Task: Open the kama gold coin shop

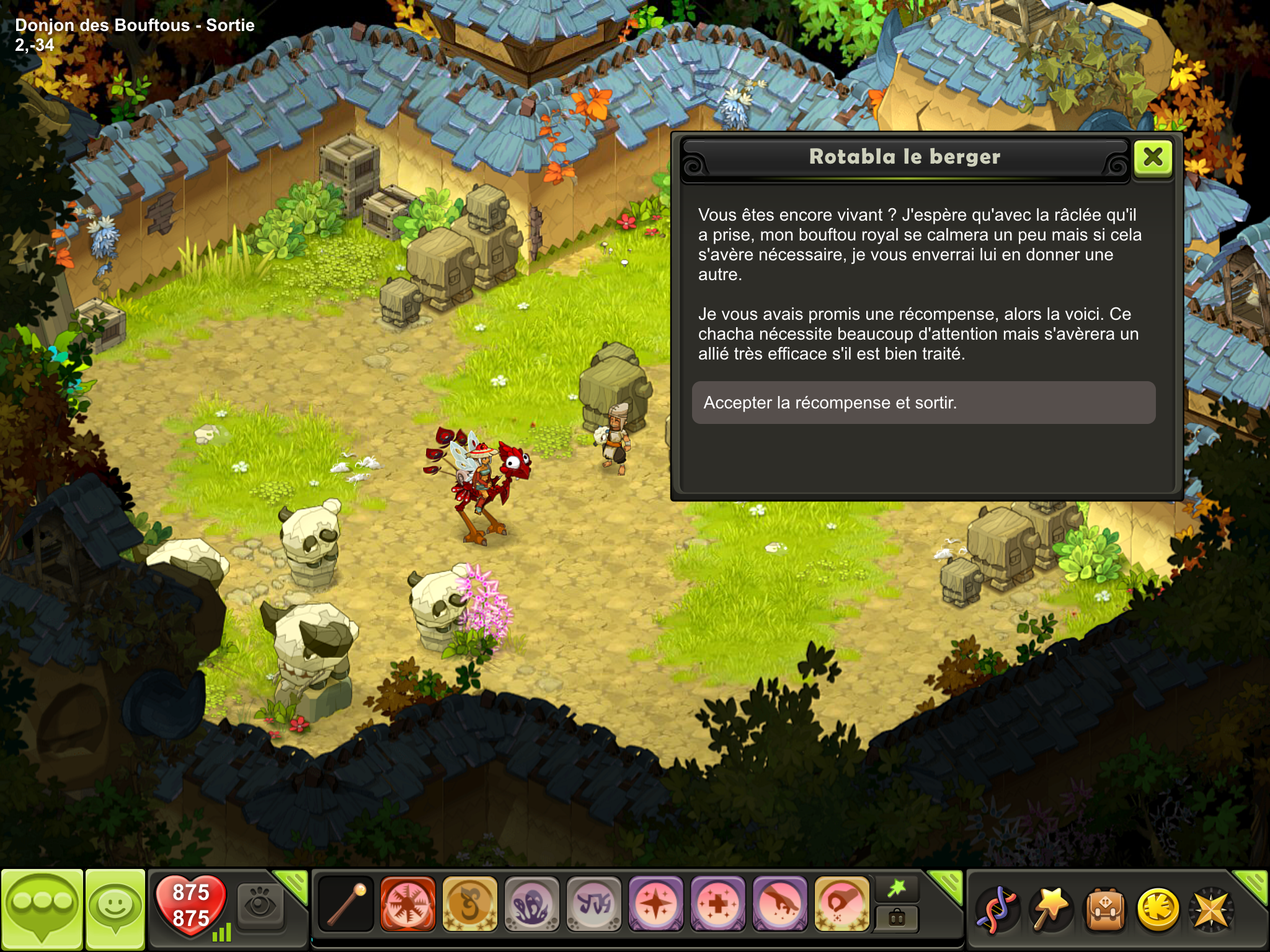Action: [1158, 910]
